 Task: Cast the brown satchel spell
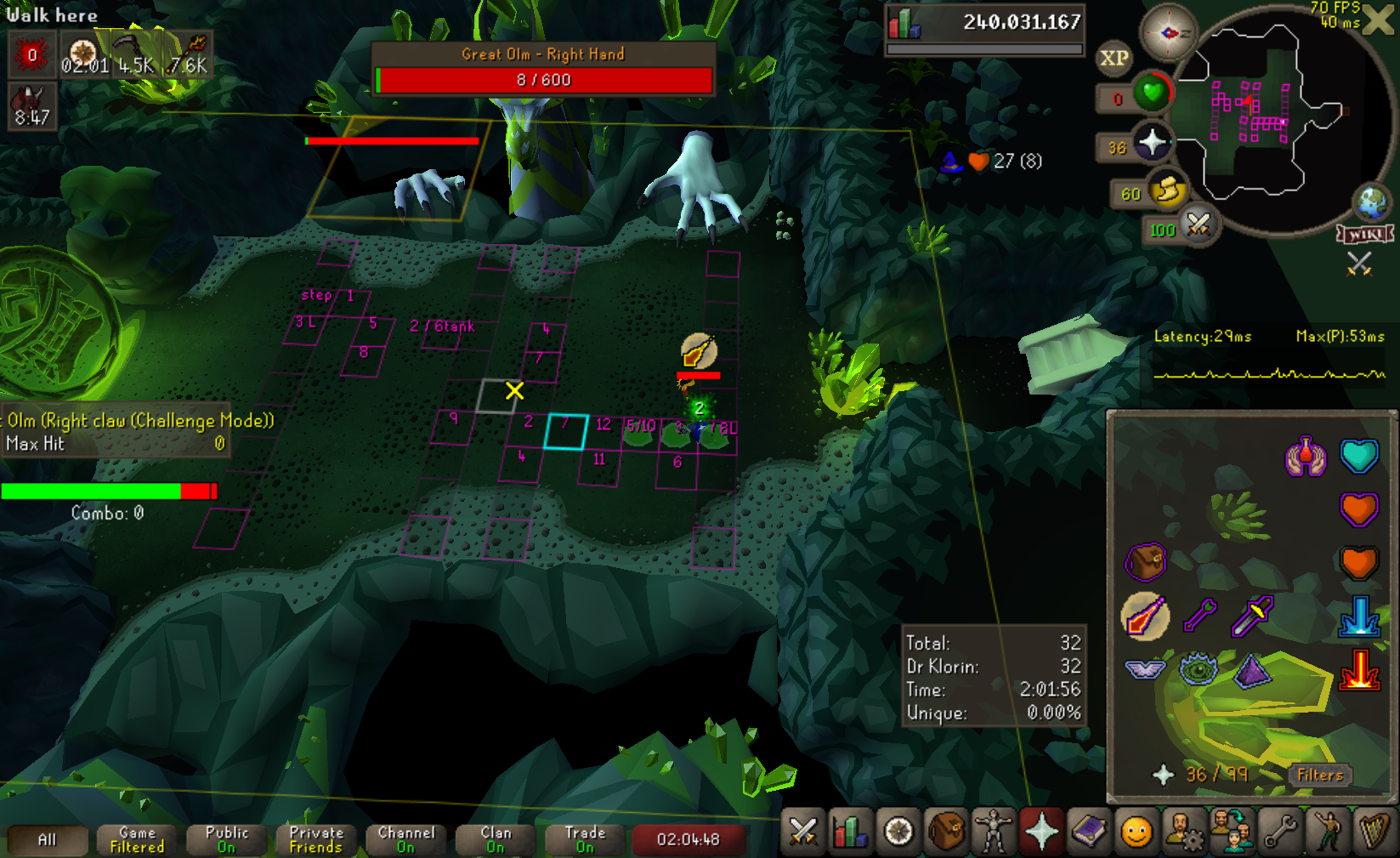pos(1144,562)
